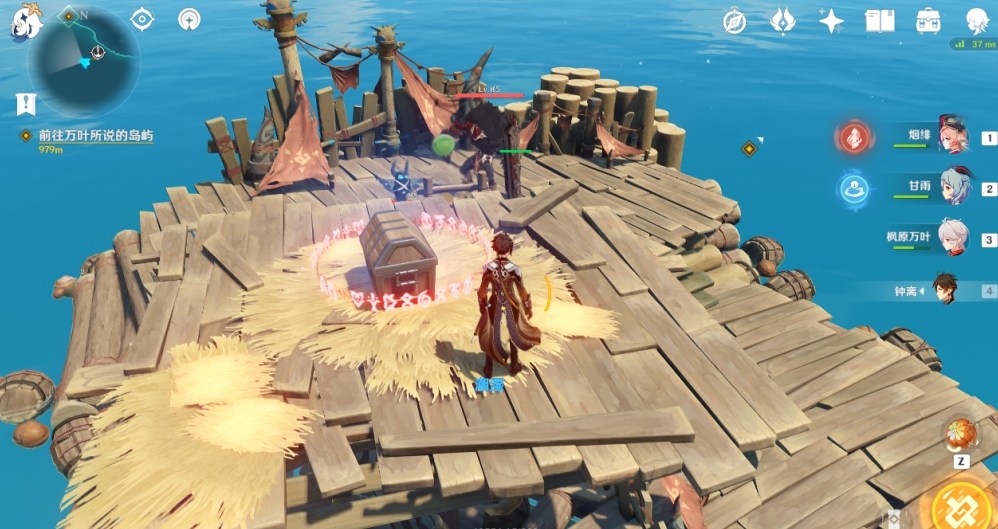Open the Adventurer Handbook book icon
Screen dimensions: 998x529
[x=879, y=21]
